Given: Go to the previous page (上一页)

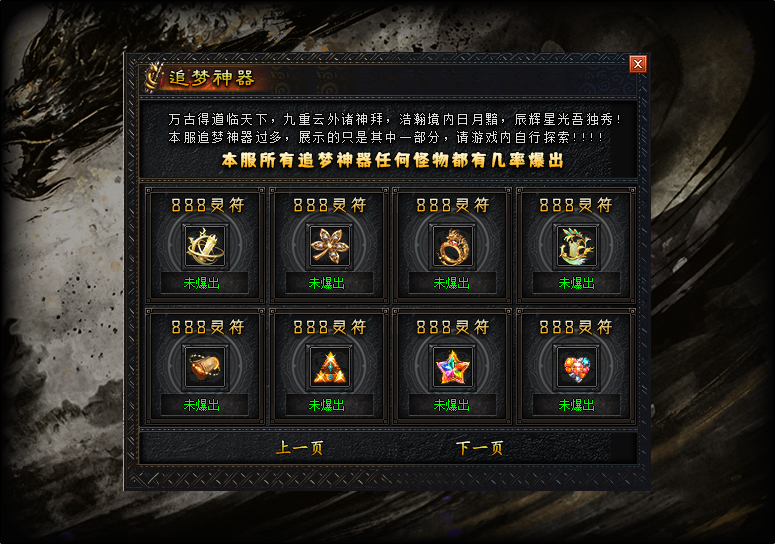Looking at the screenshot, I should tap(299, 448).
